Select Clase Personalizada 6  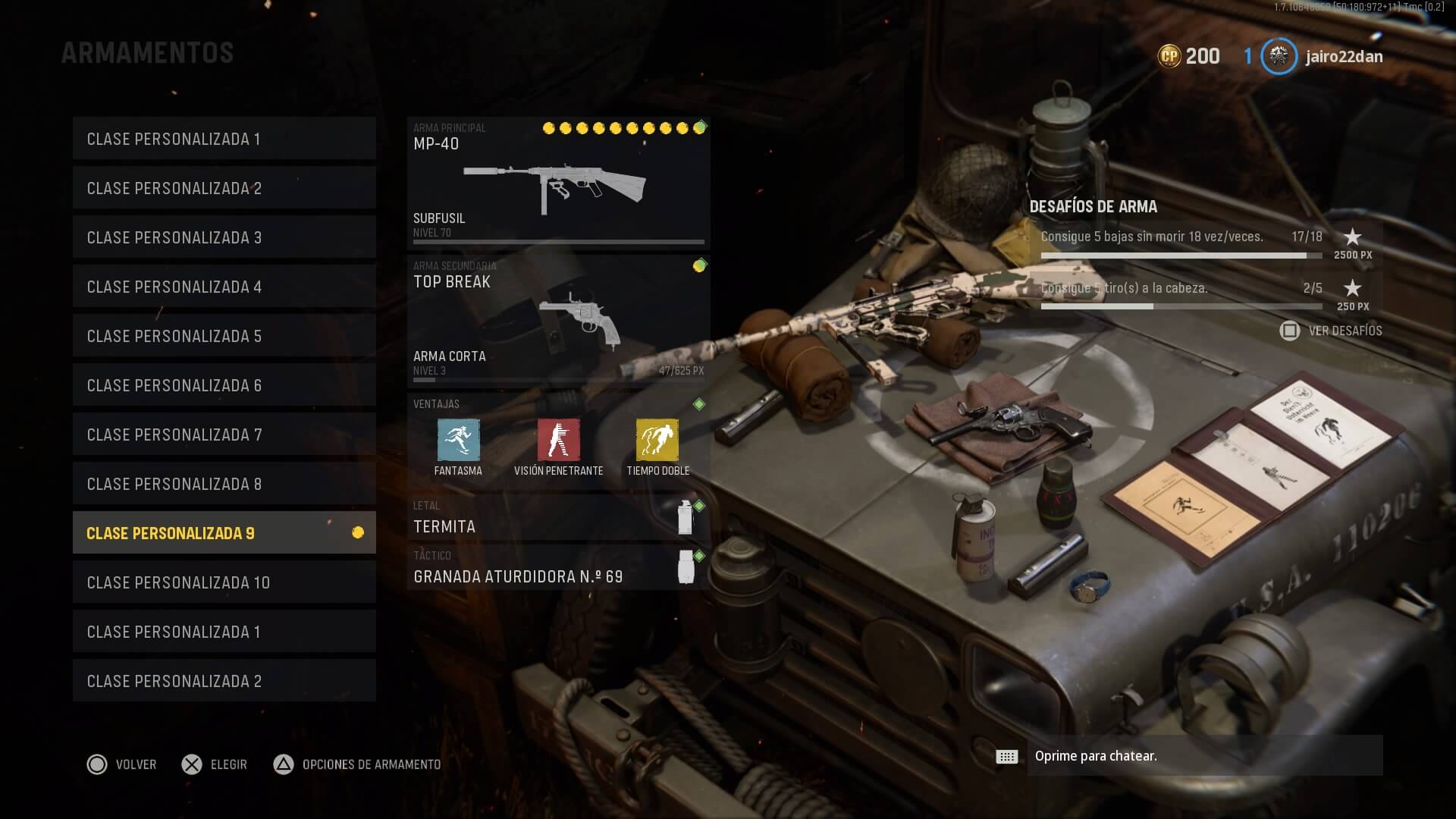224,385
